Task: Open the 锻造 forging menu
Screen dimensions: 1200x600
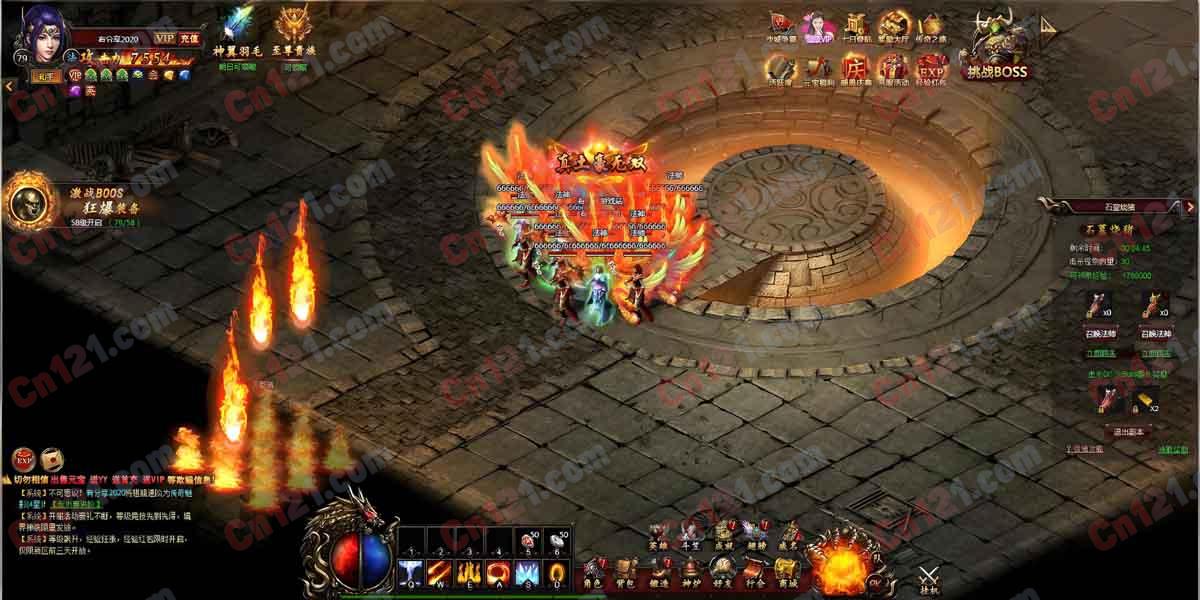Action: point(657,572)
